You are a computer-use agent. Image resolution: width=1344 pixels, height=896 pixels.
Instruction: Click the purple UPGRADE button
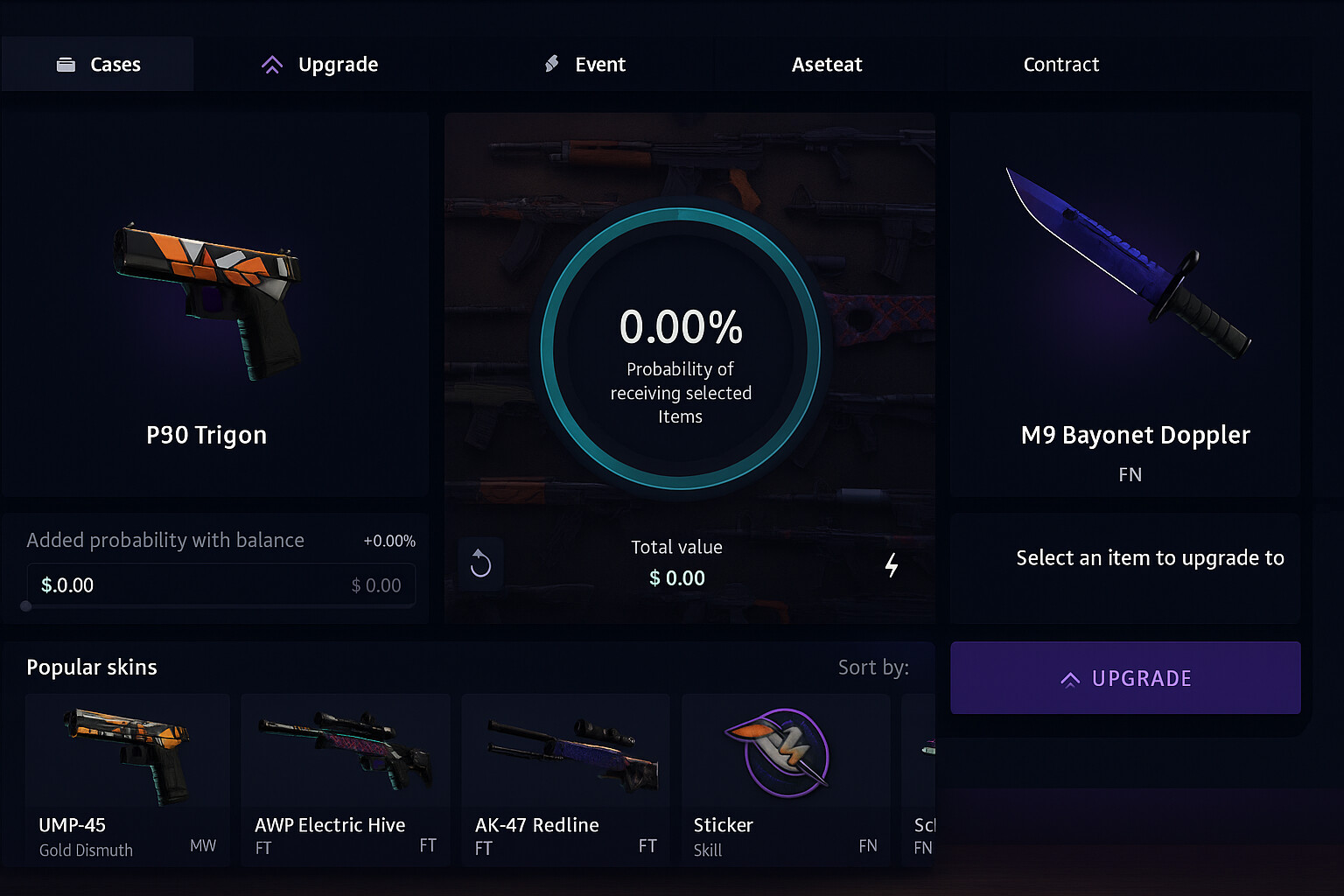pyautogui.click(x=1125, y=678)
